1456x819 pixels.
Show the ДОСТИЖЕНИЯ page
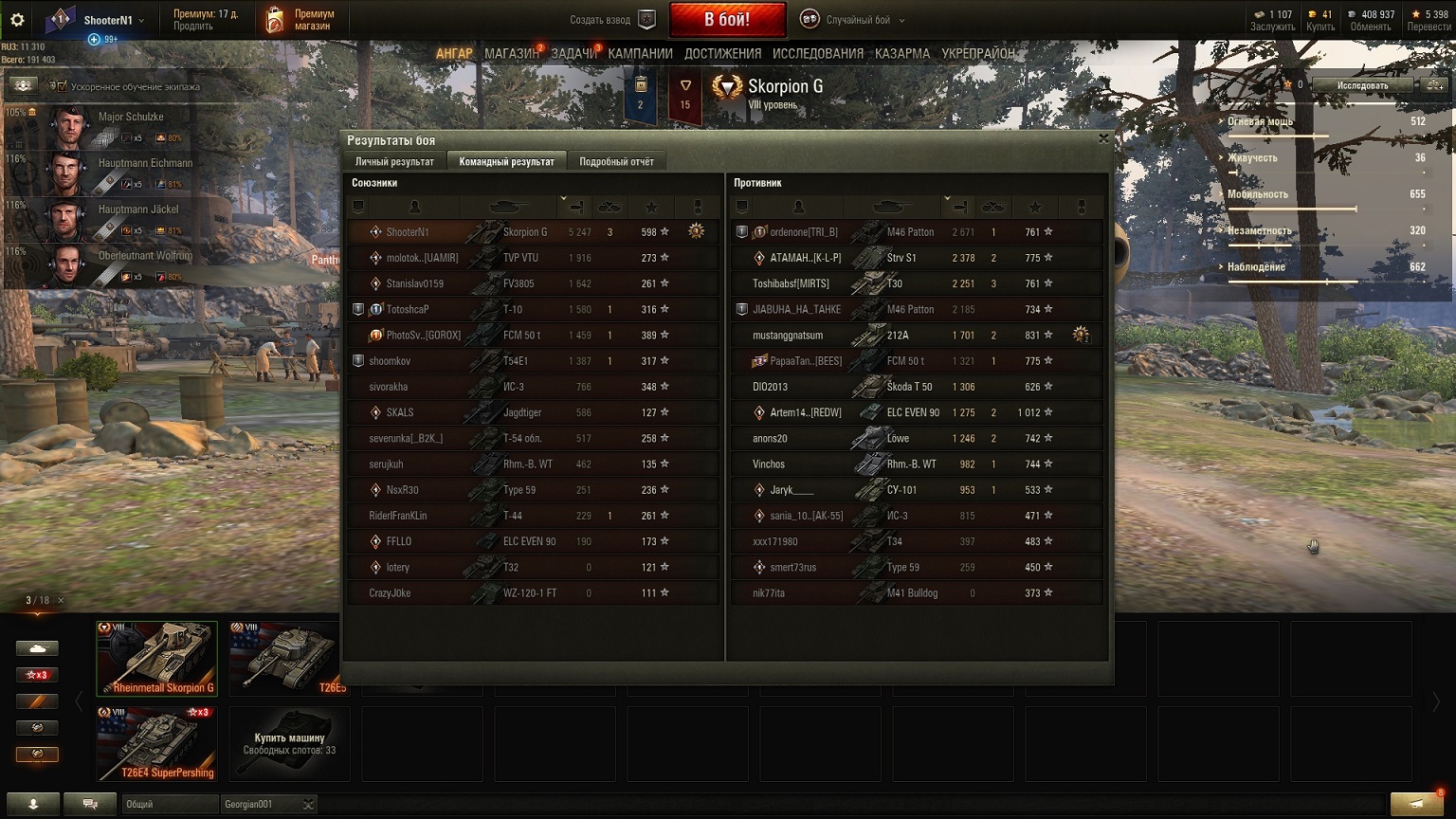[x=722, y=54]
